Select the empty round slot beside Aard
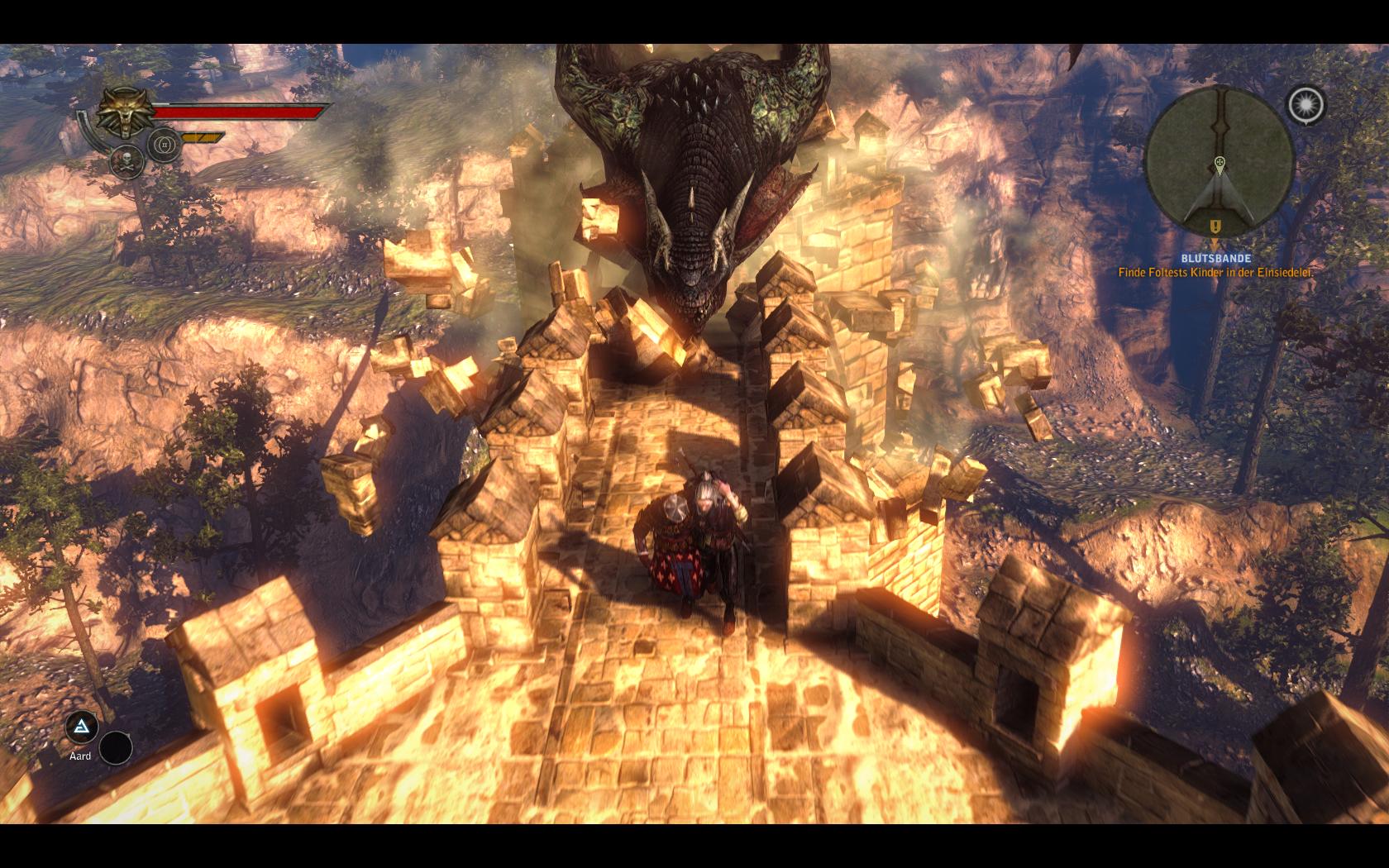 coord(116,748)
